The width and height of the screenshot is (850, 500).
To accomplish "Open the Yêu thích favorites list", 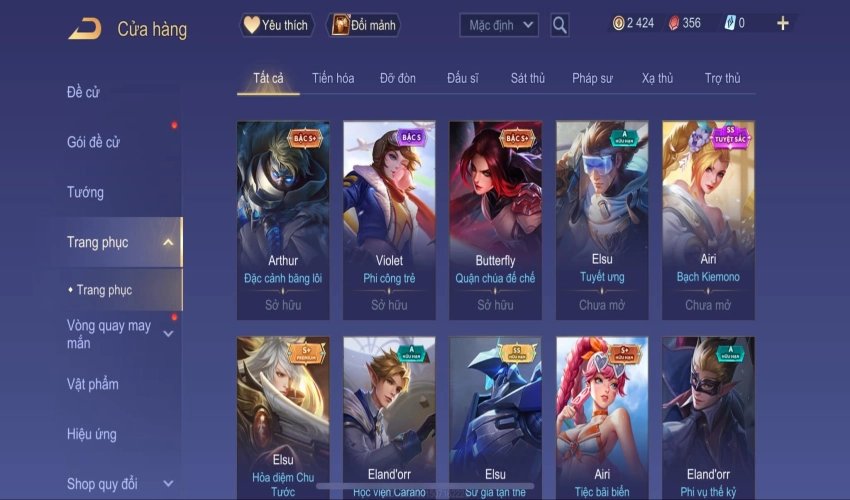I will tap(277, 25).
